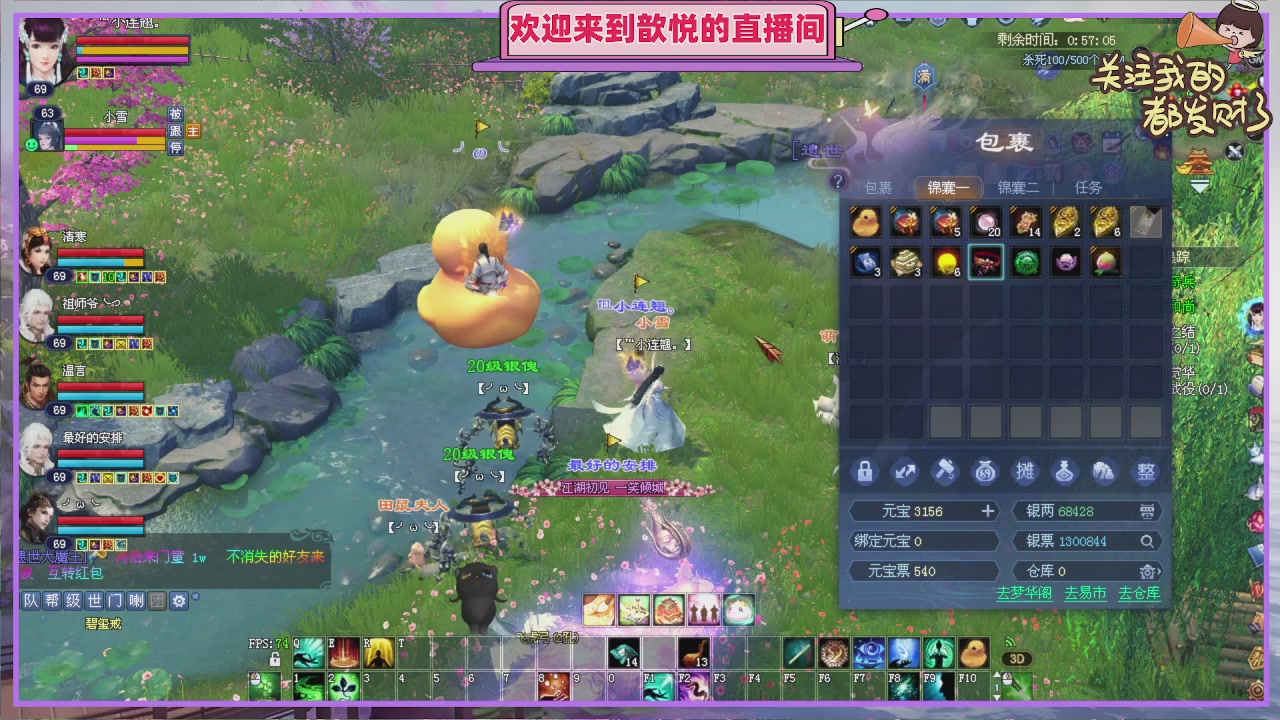The height and width of the screenshot is (720, 1280).
Task: Click the 整 sort icon to organize bag
Action: pyautogui.click(x=1145, y=471)
